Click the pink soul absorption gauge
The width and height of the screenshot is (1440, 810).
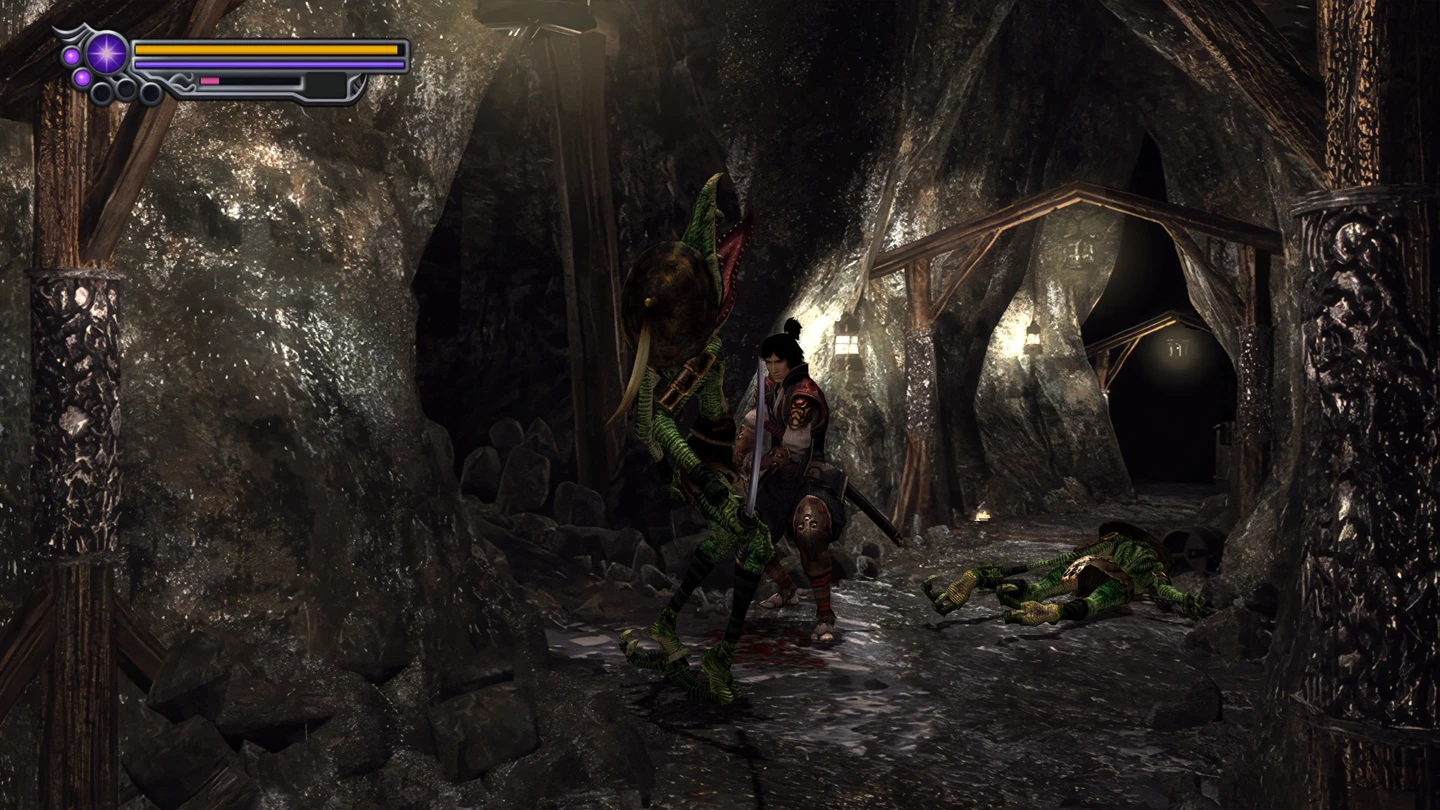tap(208, 81)
